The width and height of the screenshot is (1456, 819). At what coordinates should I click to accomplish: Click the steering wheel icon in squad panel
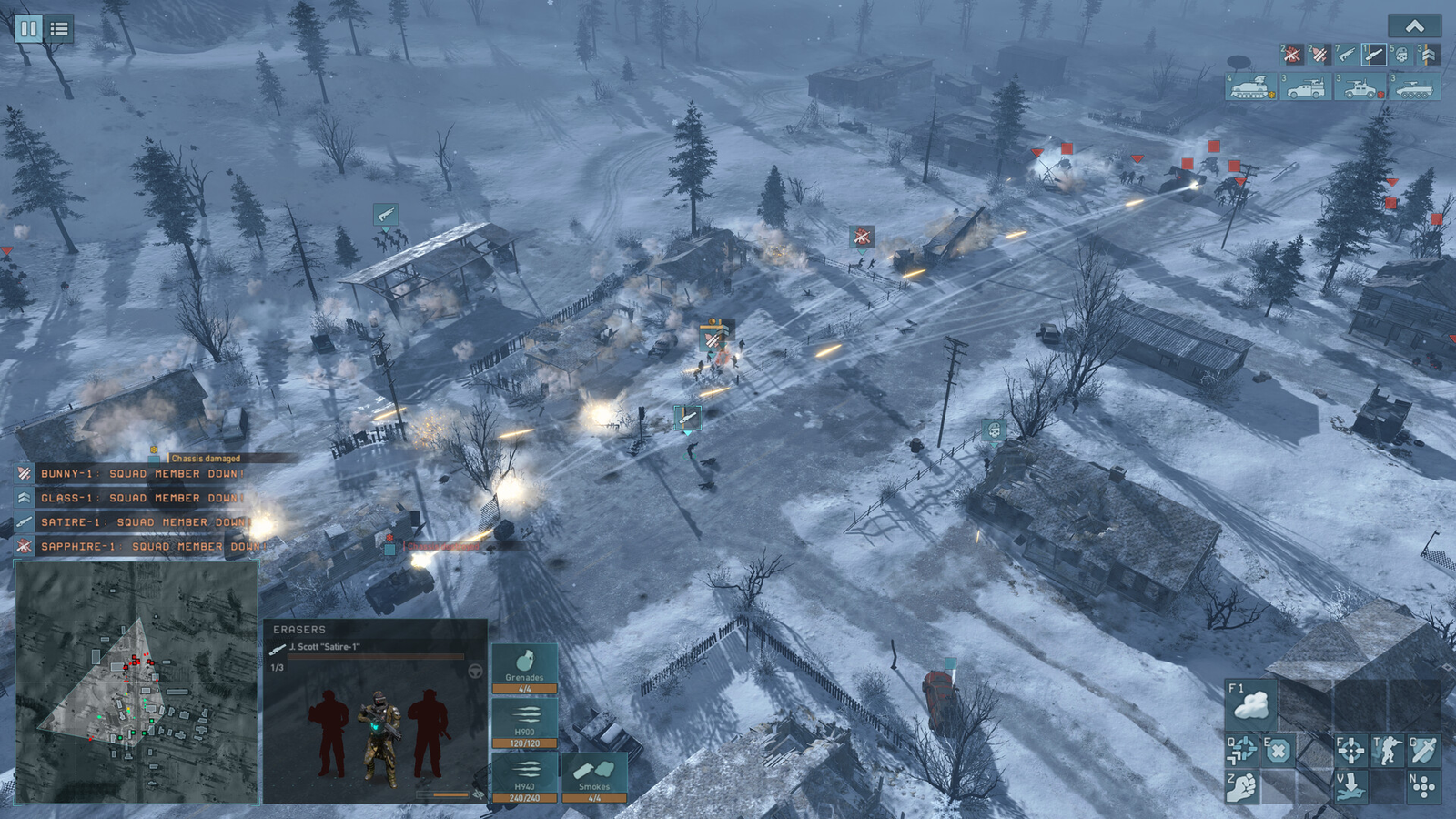[x=476, y=672]
